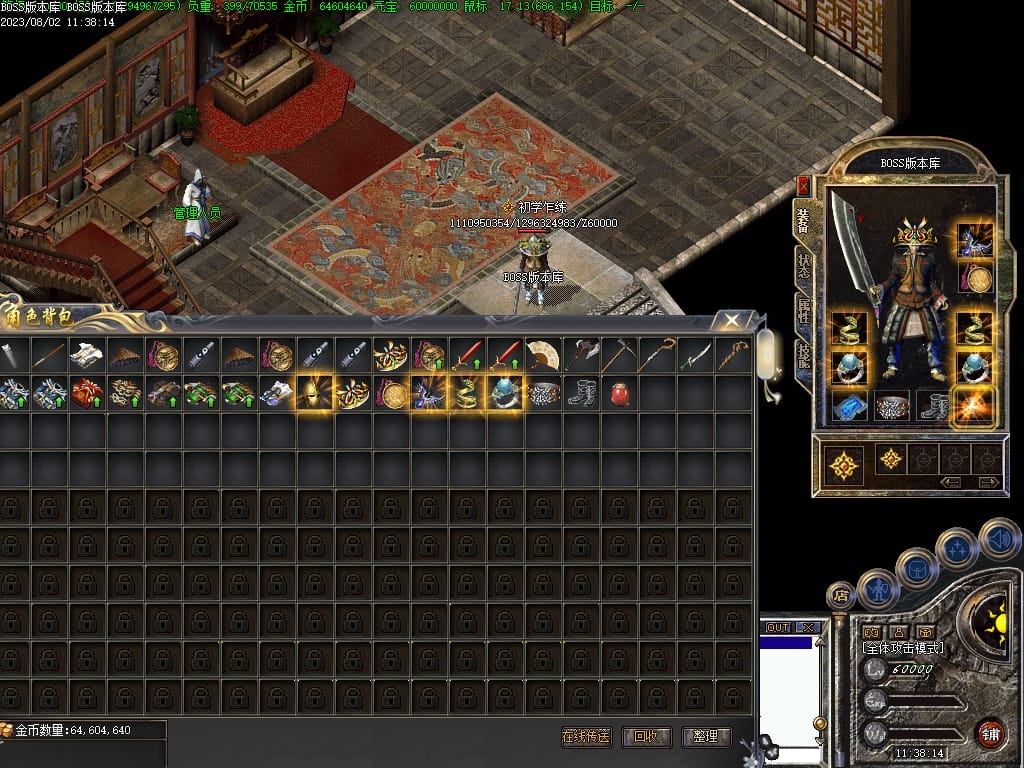Click the 在线传送 teleport button
Image resolution: width=1024 pixels, height=768 pixels.
pyautogui.click(x=586, y=737)
